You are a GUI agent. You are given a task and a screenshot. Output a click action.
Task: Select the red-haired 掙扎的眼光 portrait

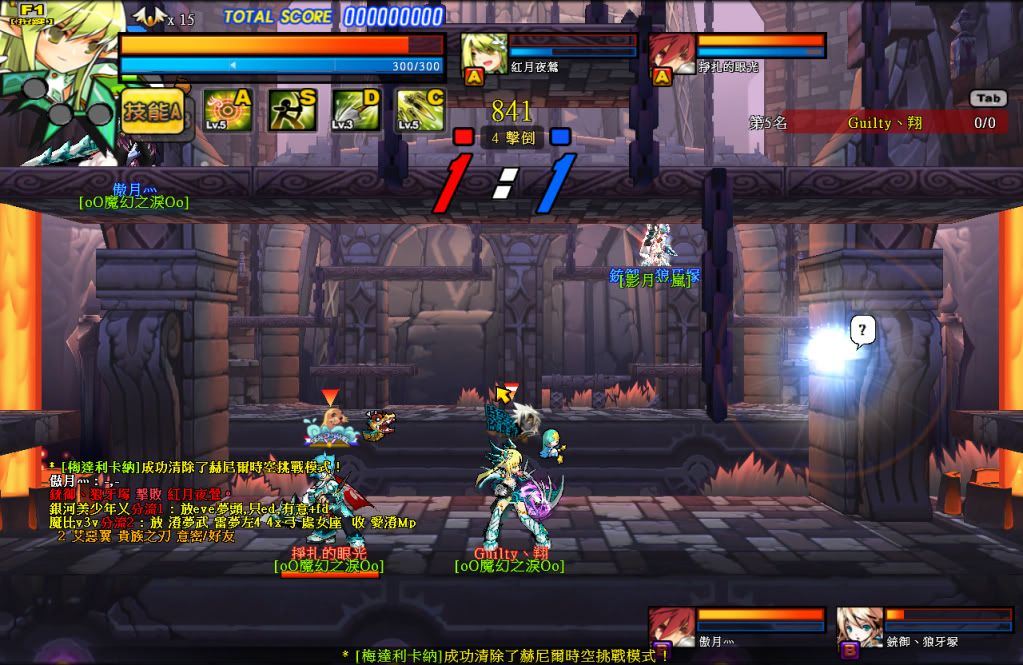[x=672, y=55]
